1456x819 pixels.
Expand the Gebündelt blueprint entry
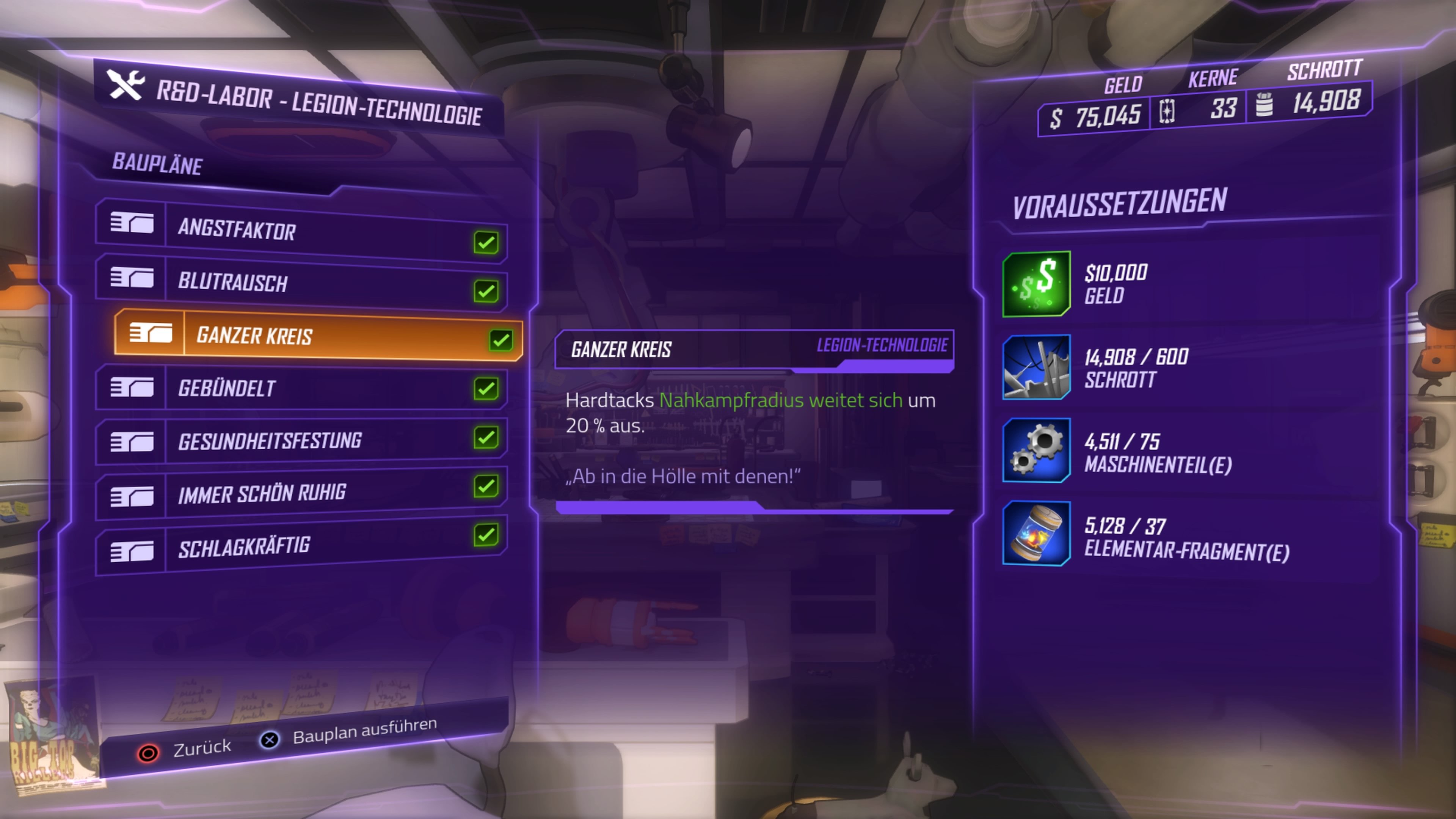tap(227, 388)
